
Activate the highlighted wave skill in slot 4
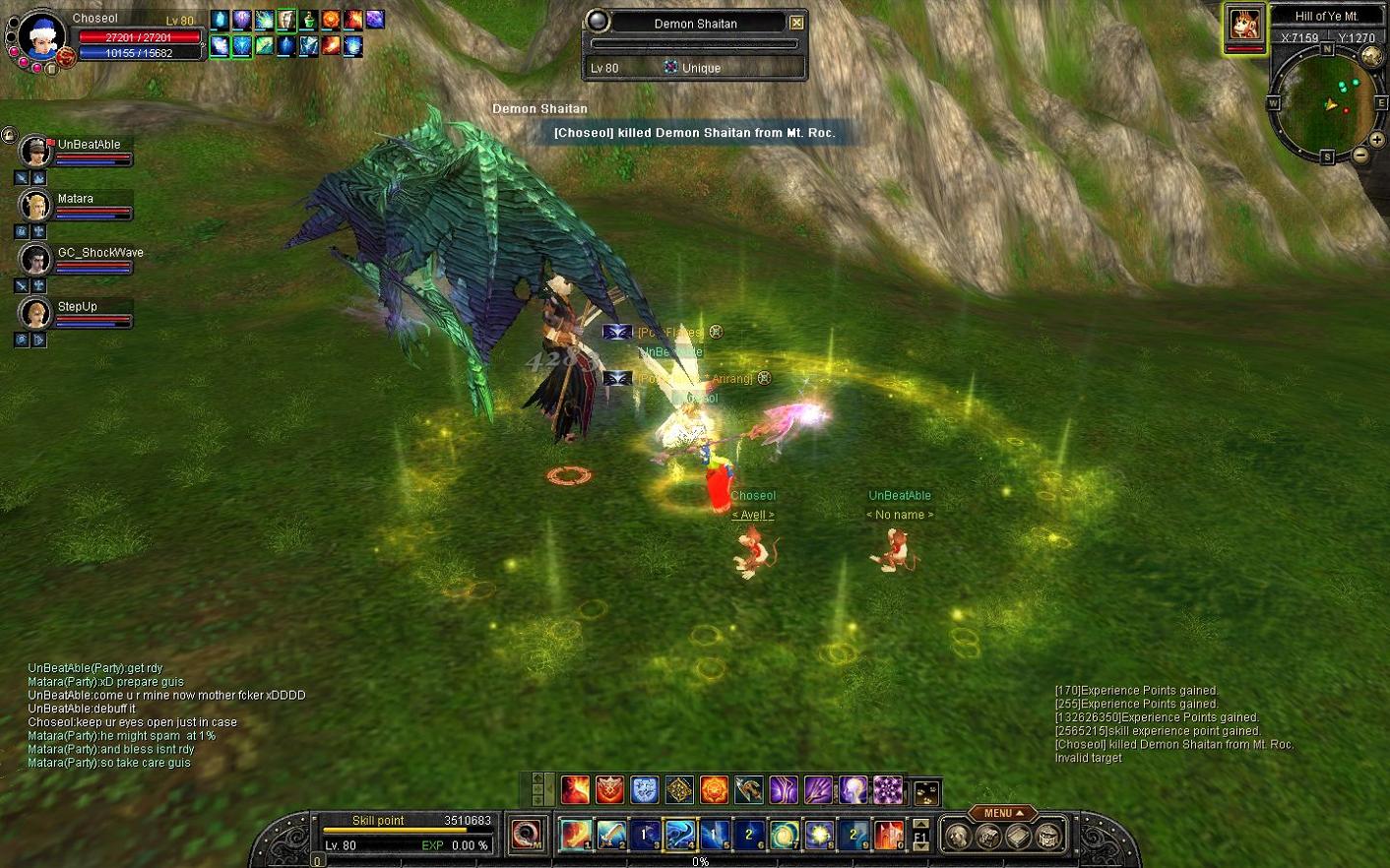[680, 835]
